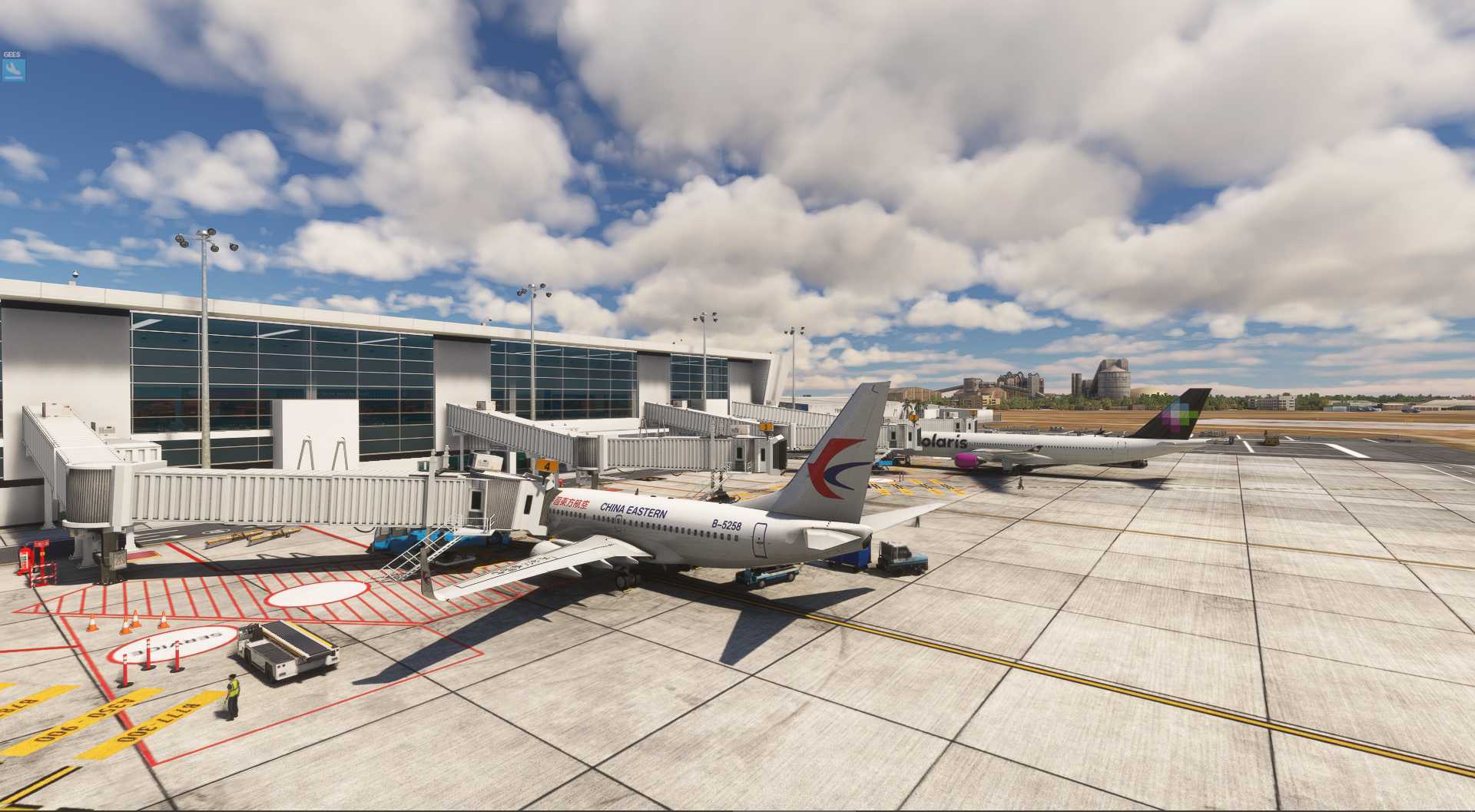Open the GEES landing overlay icon
Image resolution: width=1475 pixels, height=812 pixels.
(14, 70)
